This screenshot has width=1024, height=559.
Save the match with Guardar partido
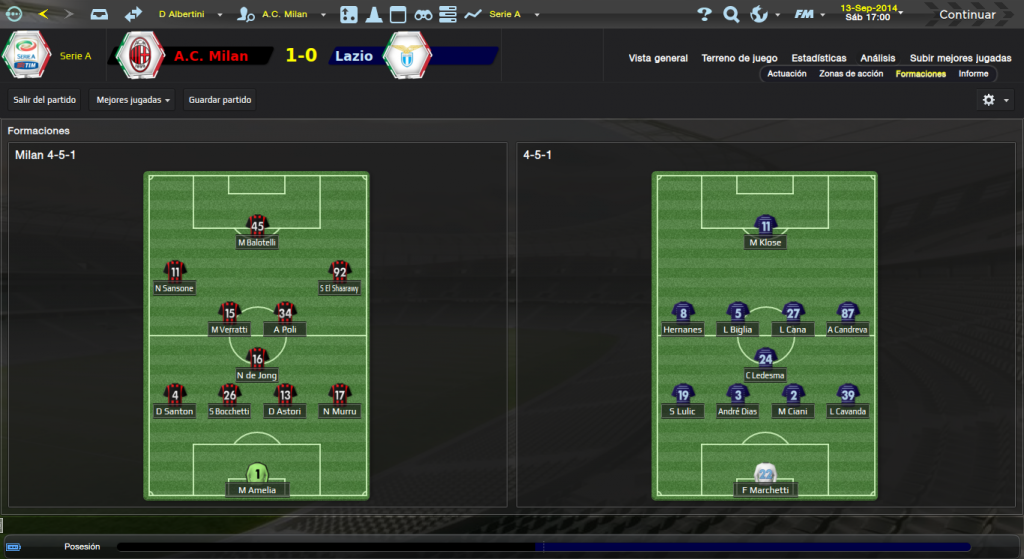point(220,100)
